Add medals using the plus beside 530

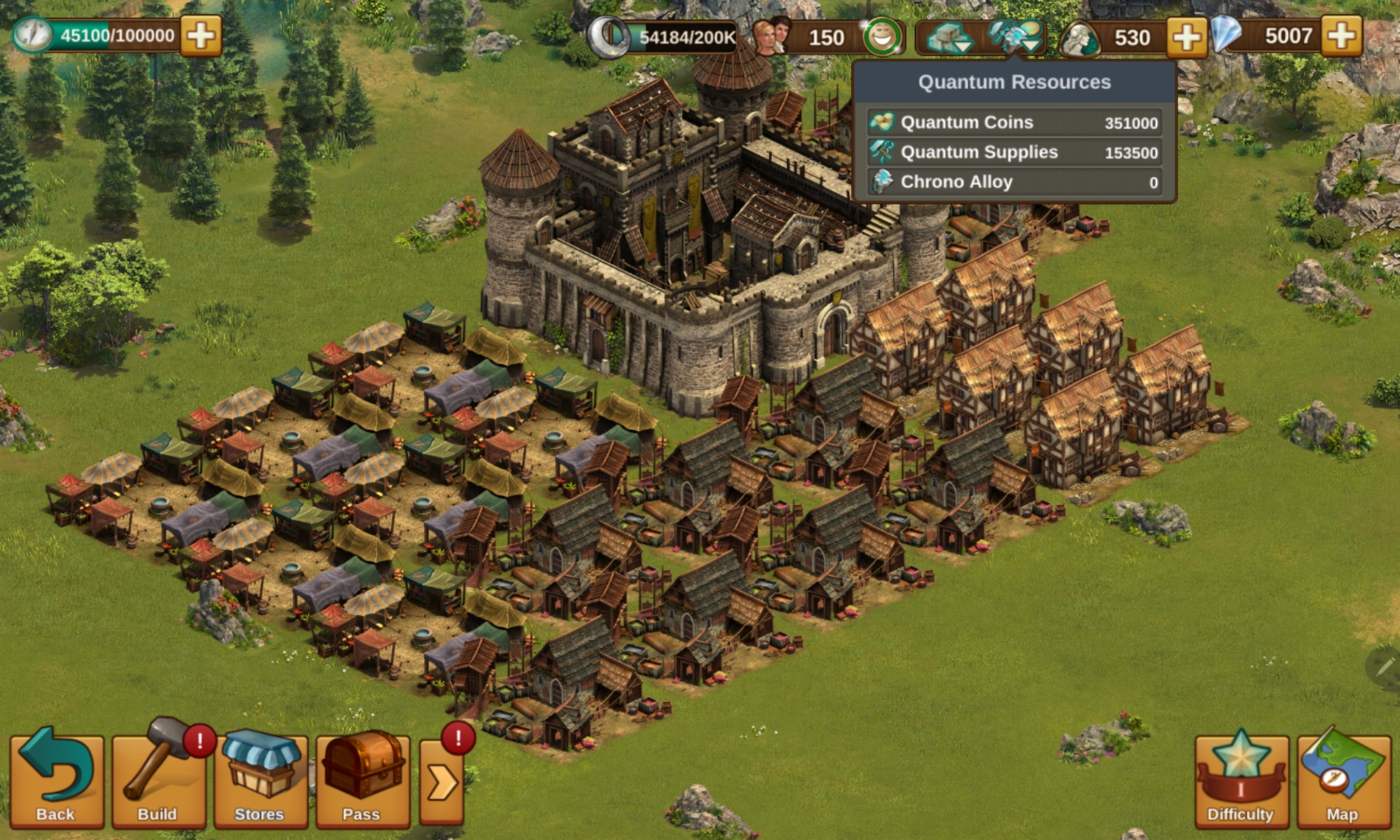pos(1186,37)
